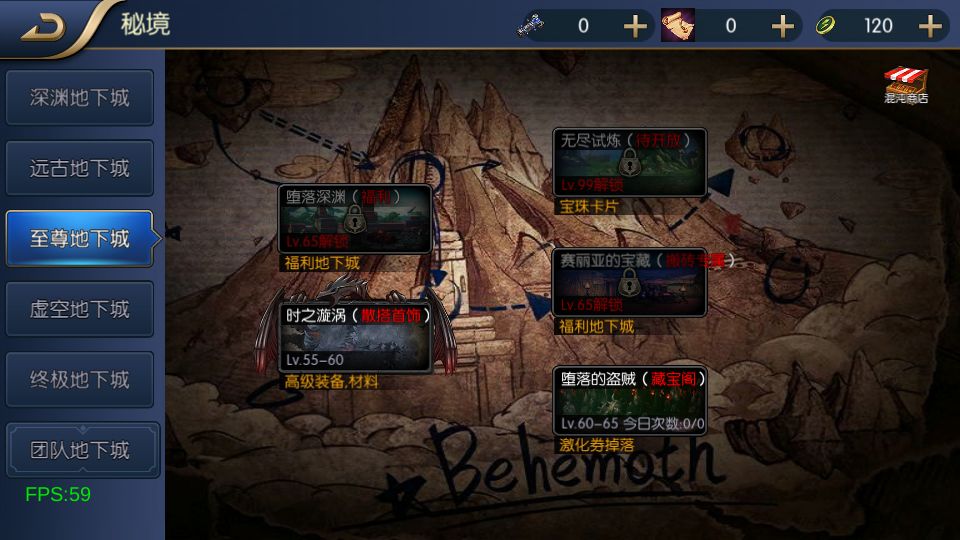Tap the plus button beside the scroll ticket count
Image resolution: width=960 pixels, height=540 pixels.
[783, 26]
